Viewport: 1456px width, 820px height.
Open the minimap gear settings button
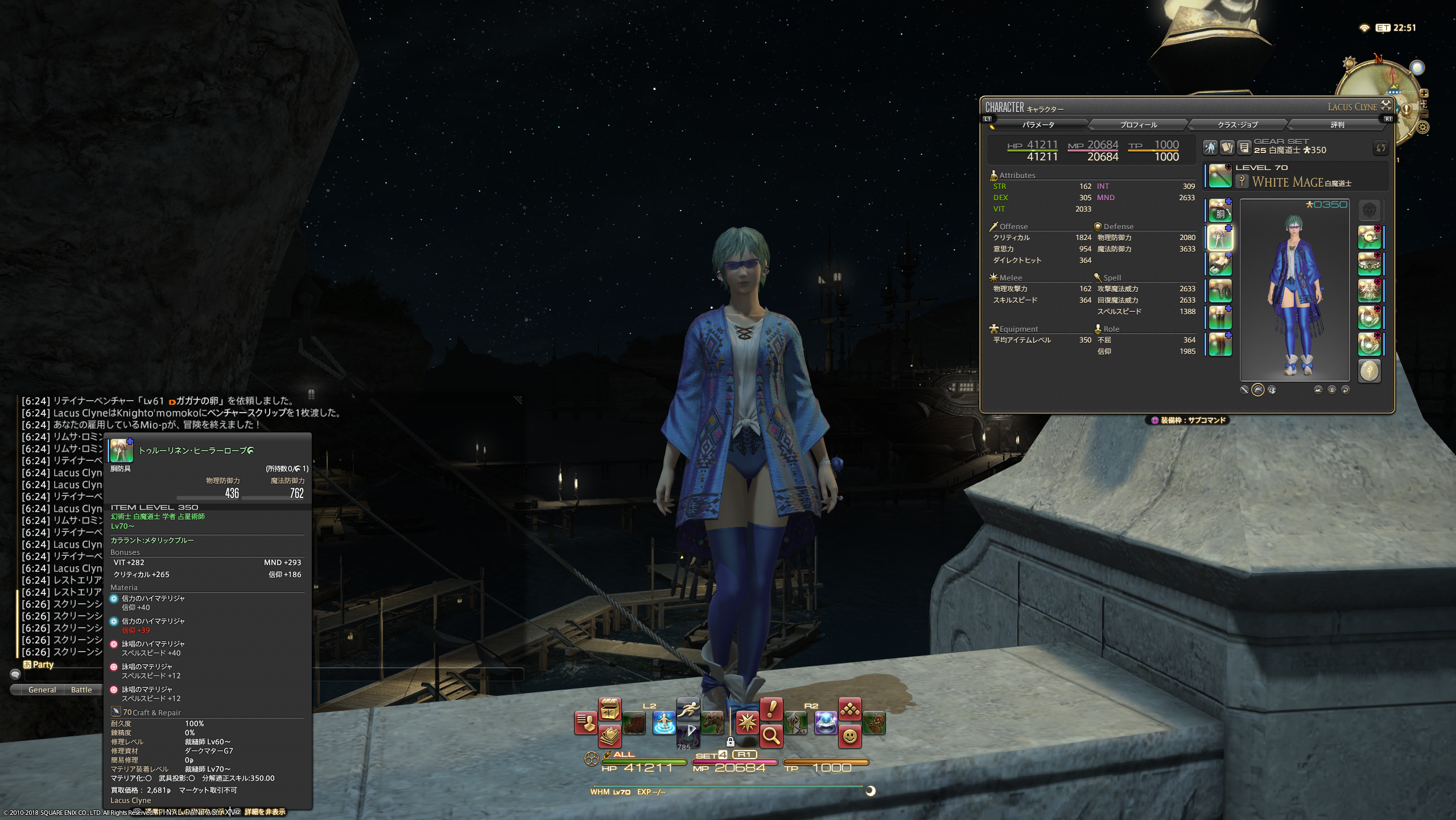1422,127
